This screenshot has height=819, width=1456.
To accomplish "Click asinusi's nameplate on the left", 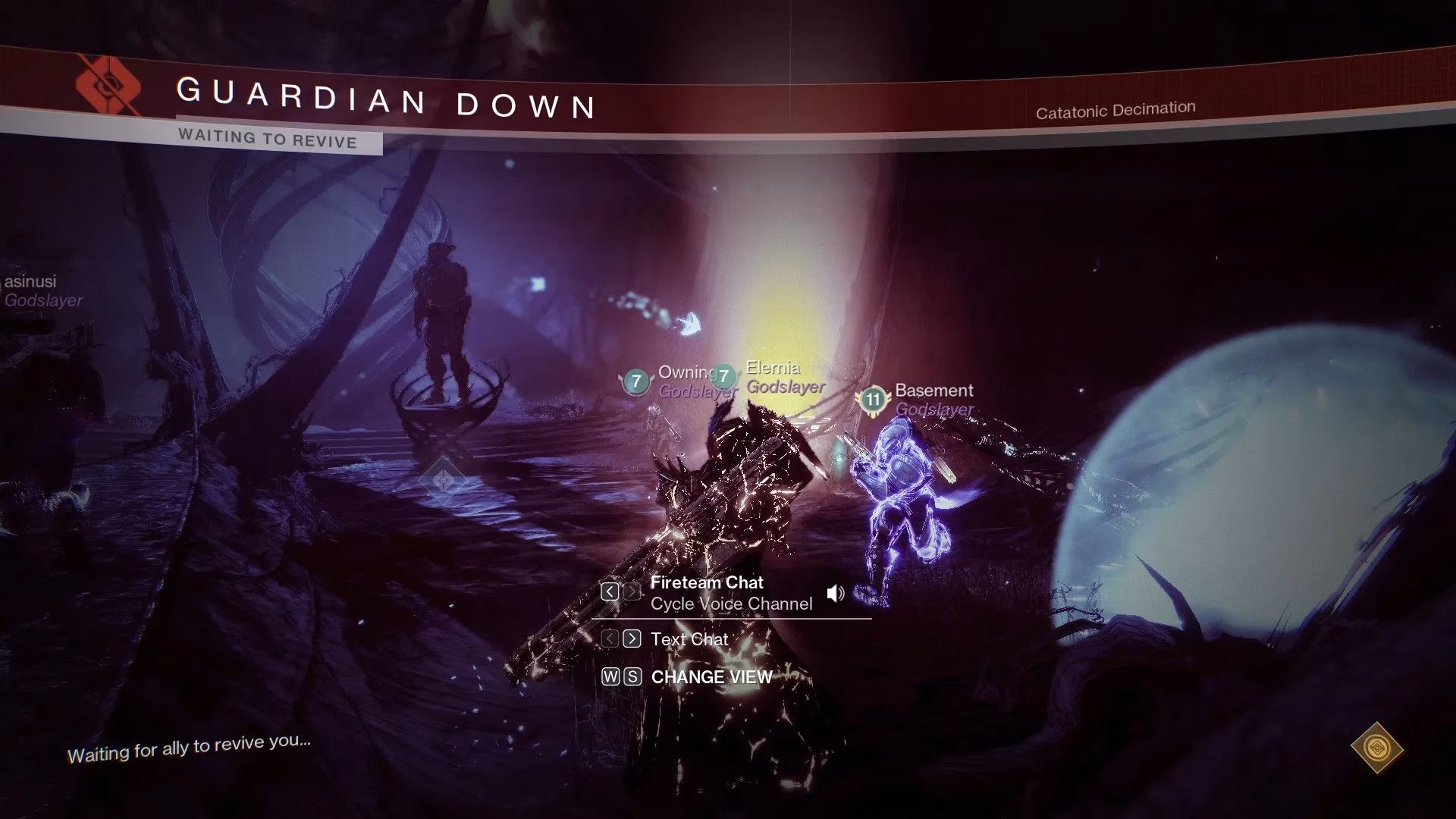I will coord(30,281).
